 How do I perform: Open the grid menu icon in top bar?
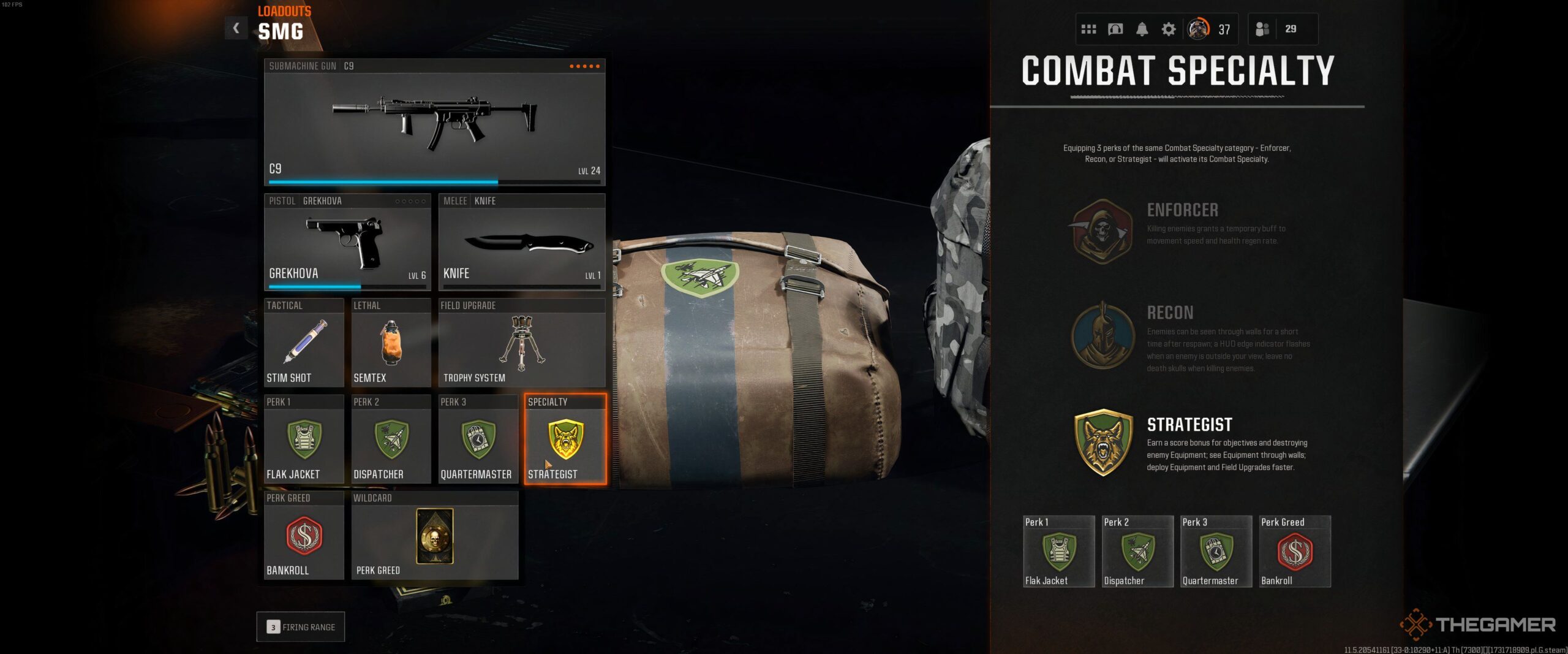coord(1088,29)
